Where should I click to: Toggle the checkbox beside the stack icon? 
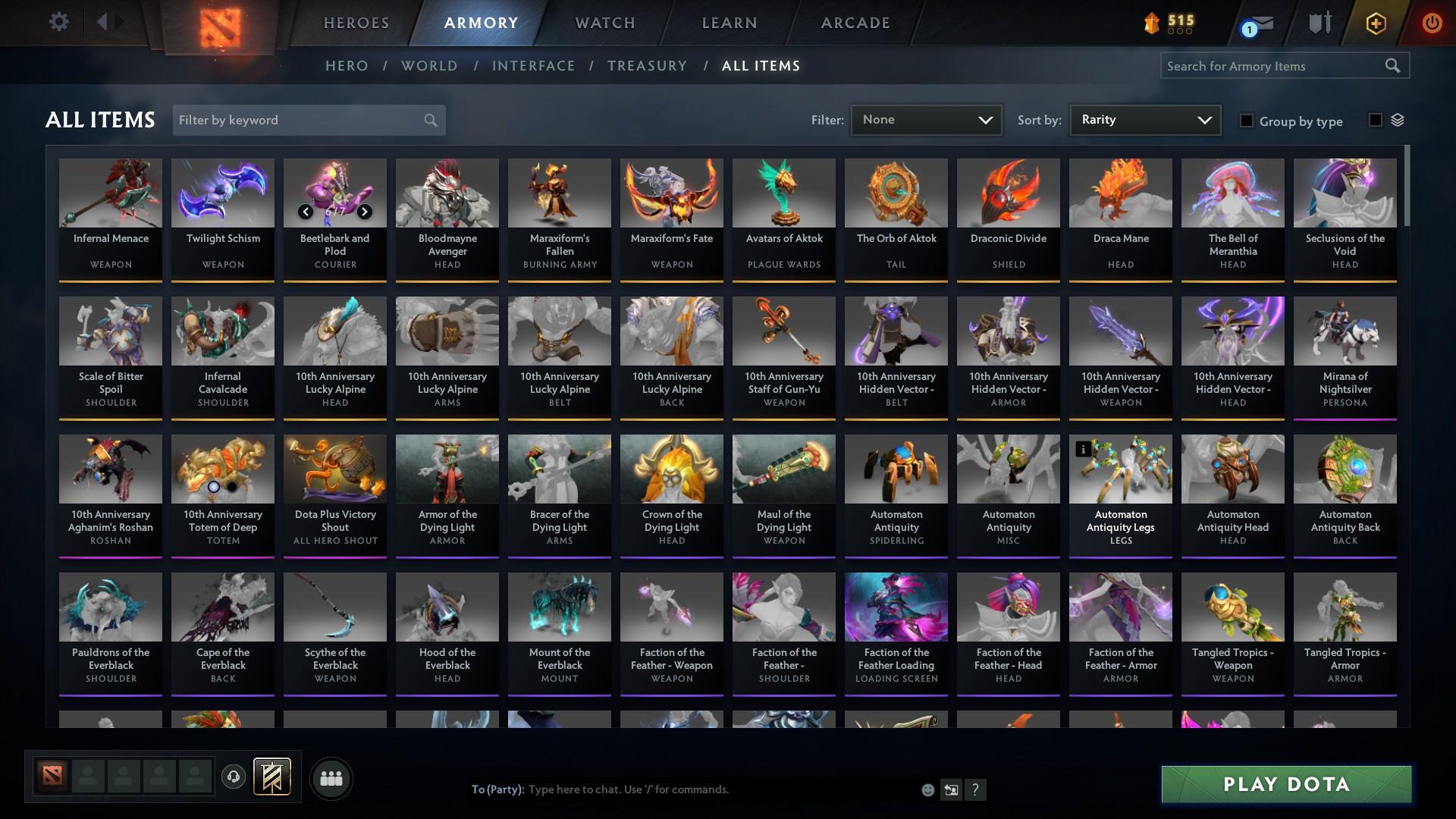point(1375,120)
